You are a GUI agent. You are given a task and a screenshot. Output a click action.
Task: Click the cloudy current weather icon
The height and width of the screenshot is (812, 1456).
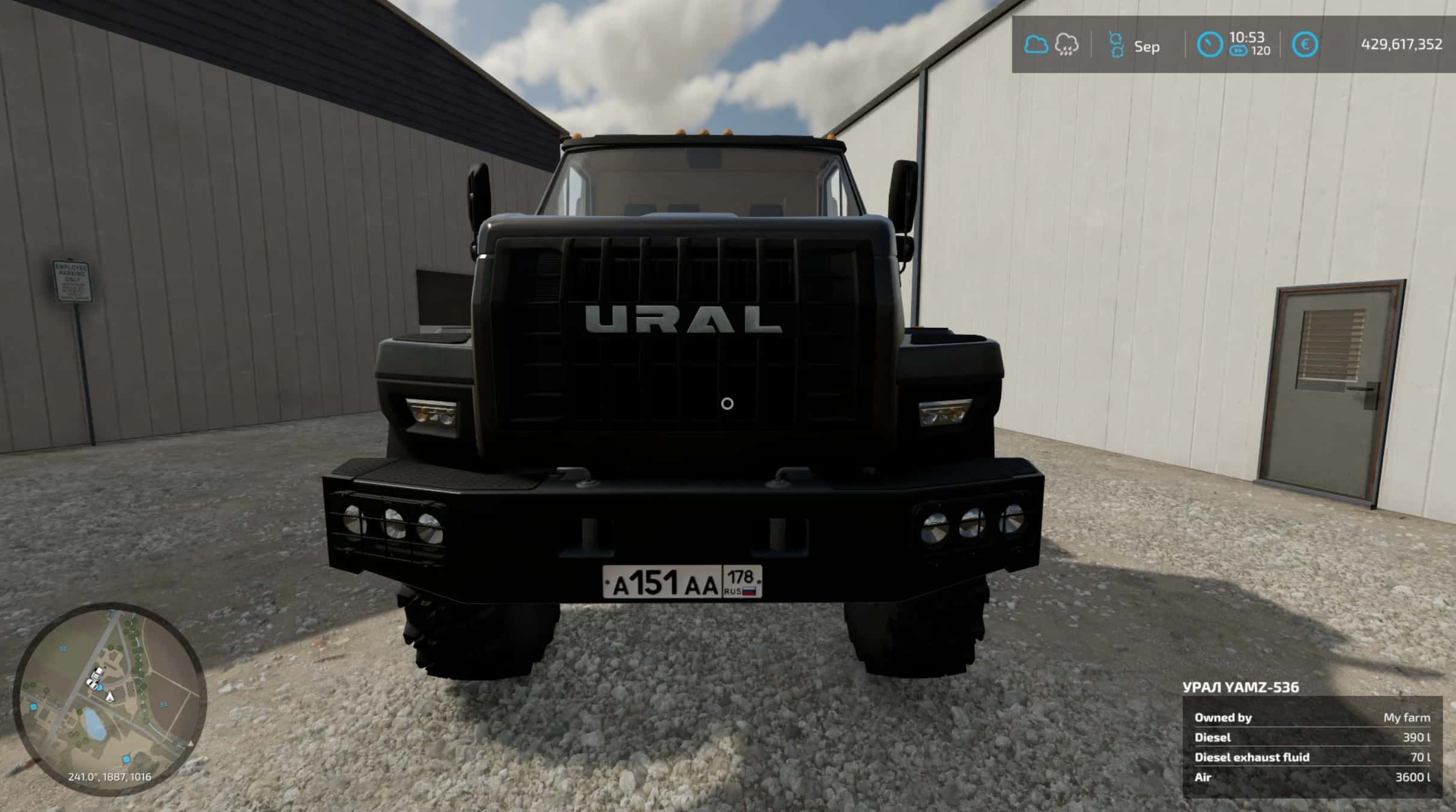(x=1036, y=44)
